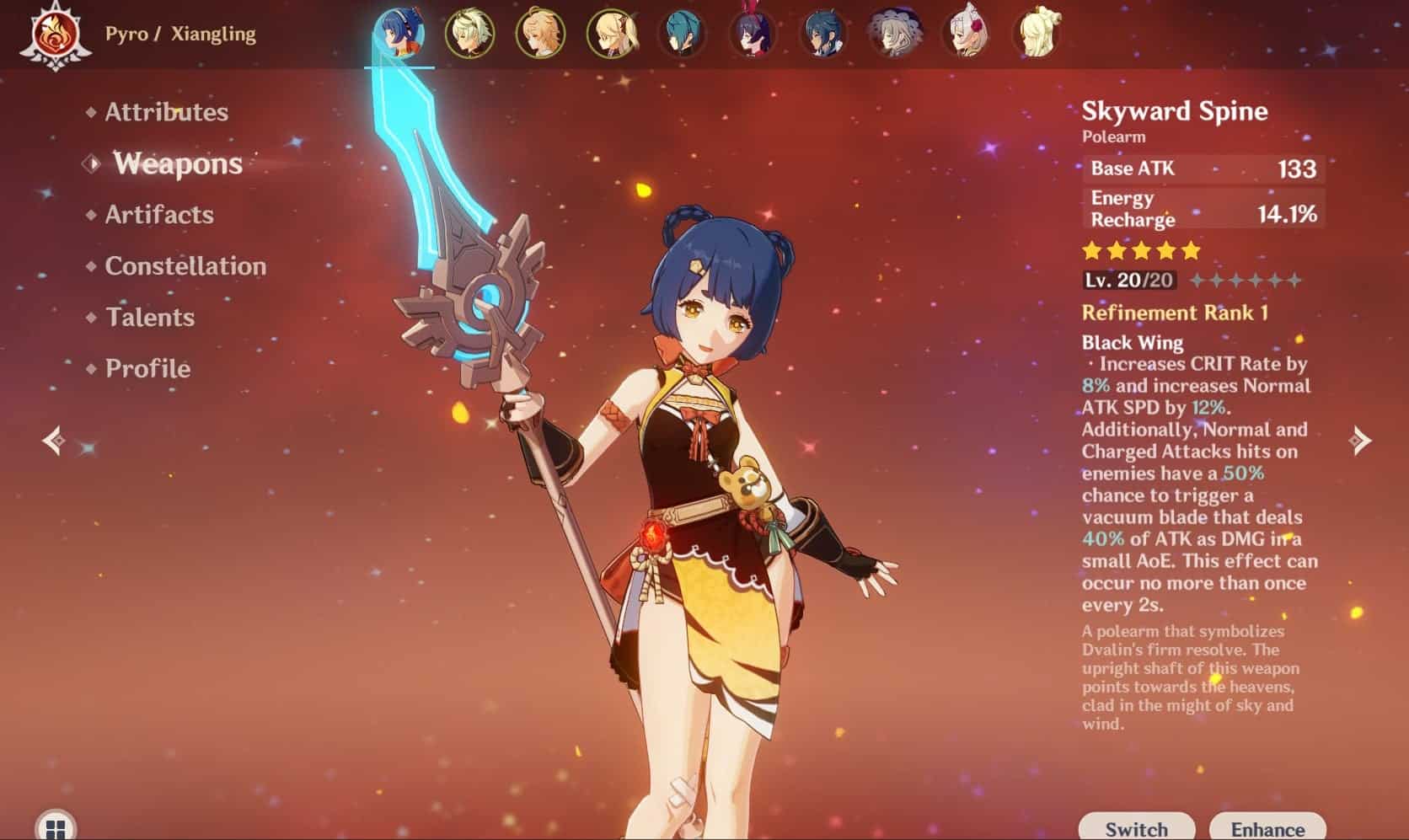Show Xiangling's Constellation screen
1409x840 pixels.
(185, 266)
